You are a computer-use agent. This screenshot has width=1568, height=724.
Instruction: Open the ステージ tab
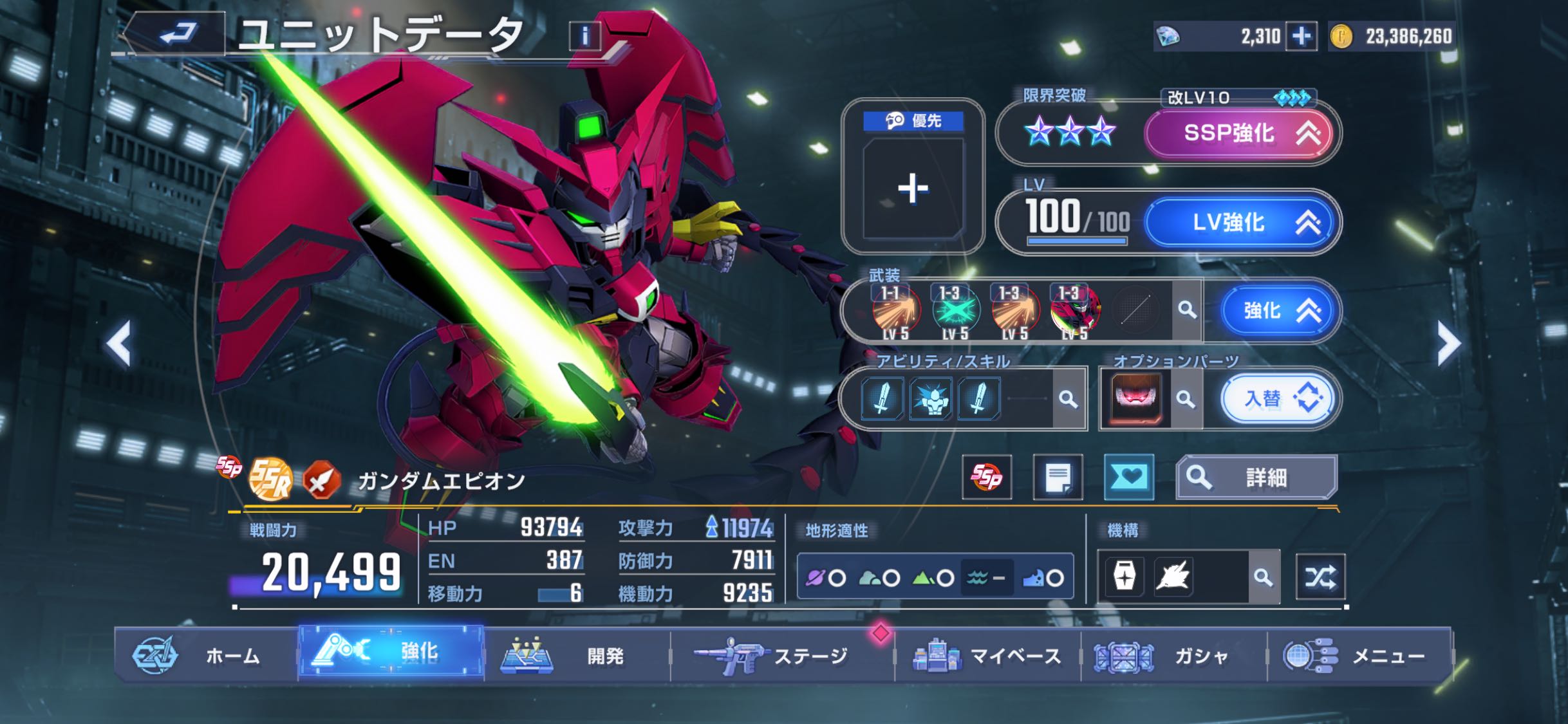click(782, 656)
